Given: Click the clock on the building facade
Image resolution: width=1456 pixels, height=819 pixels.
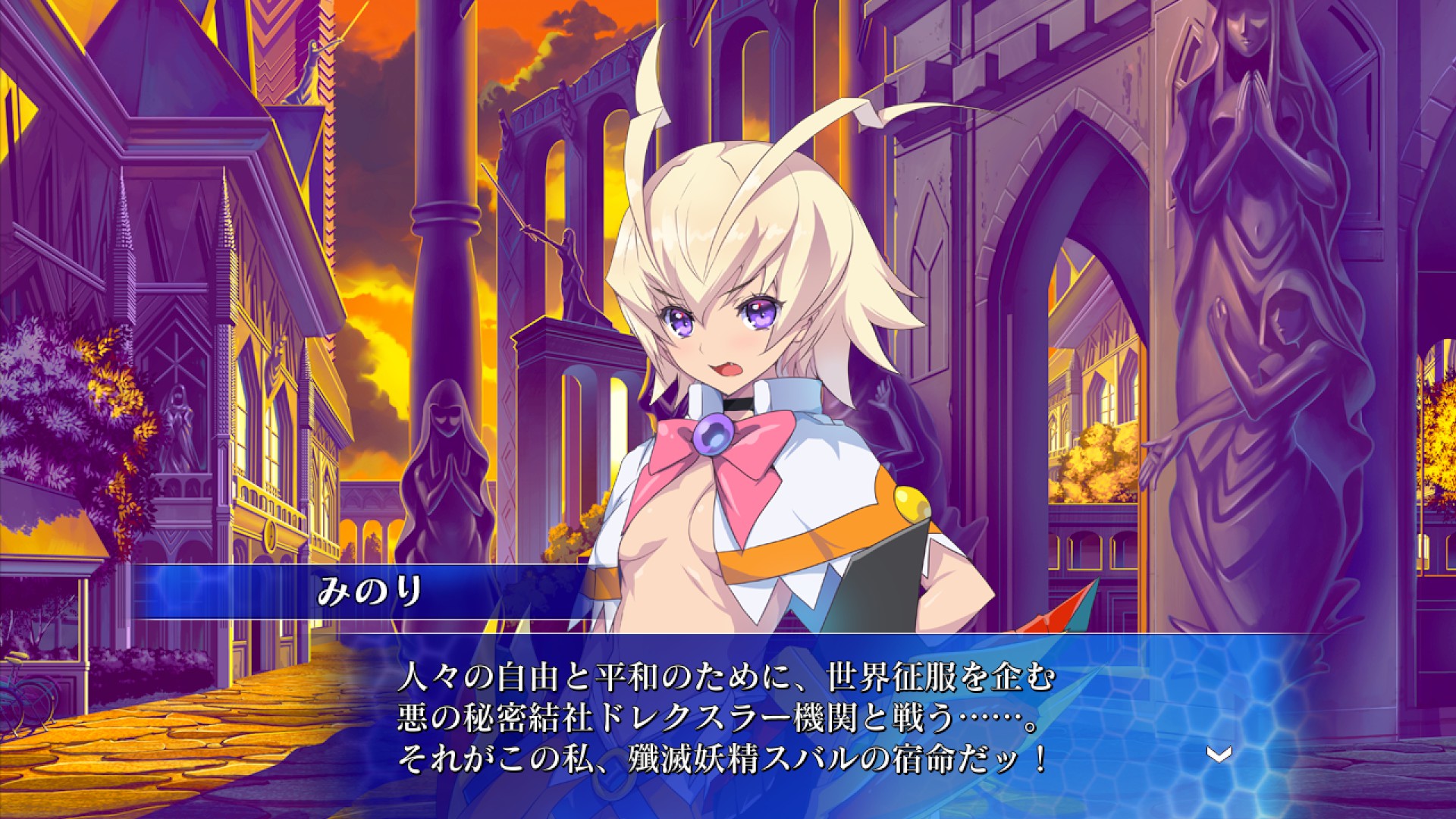Looking at the screenshot, I should click(x=271, y=535).
